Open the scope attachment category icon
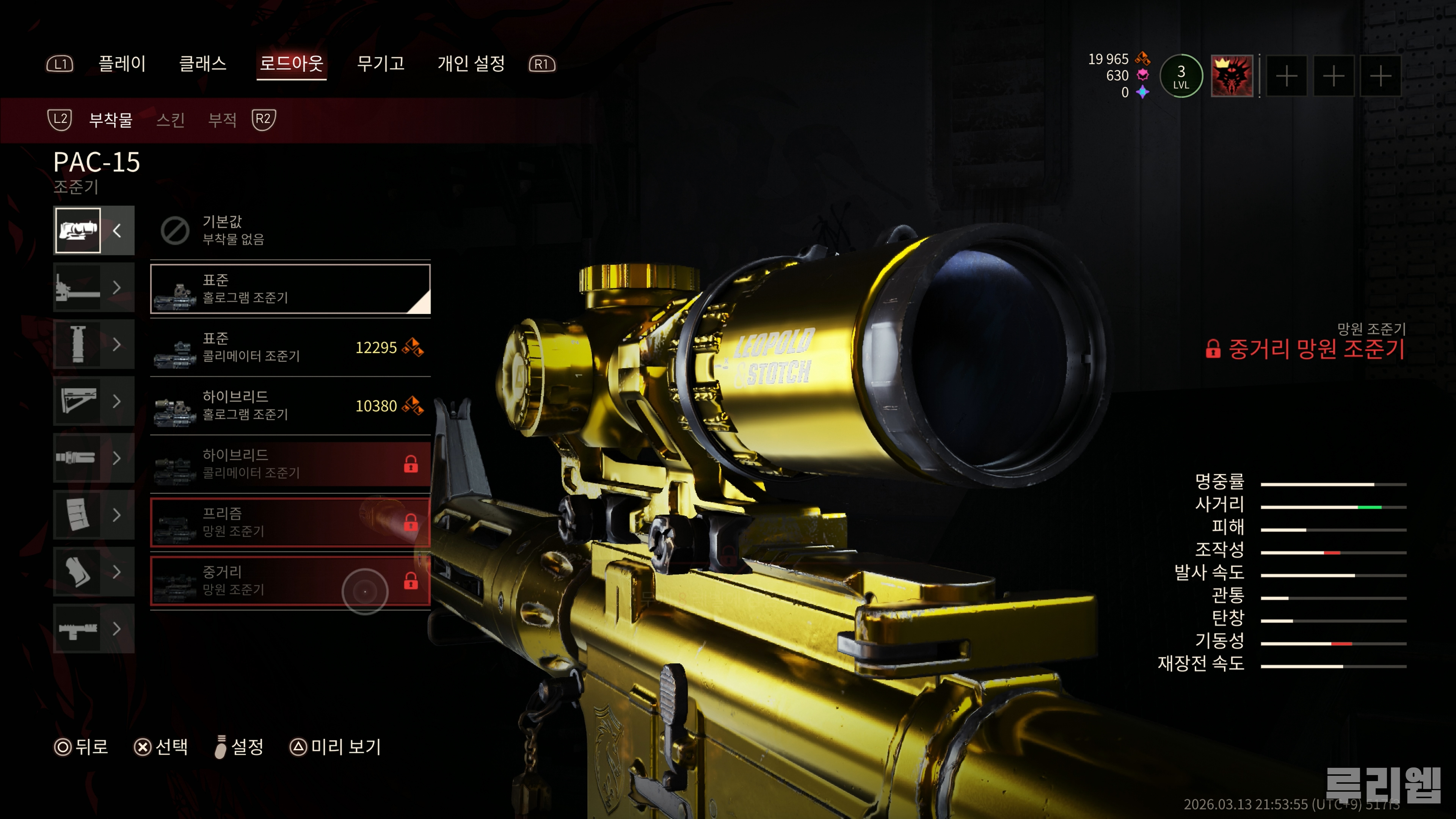This screenshot has height=819, width=1456. (x=78, y=230)
